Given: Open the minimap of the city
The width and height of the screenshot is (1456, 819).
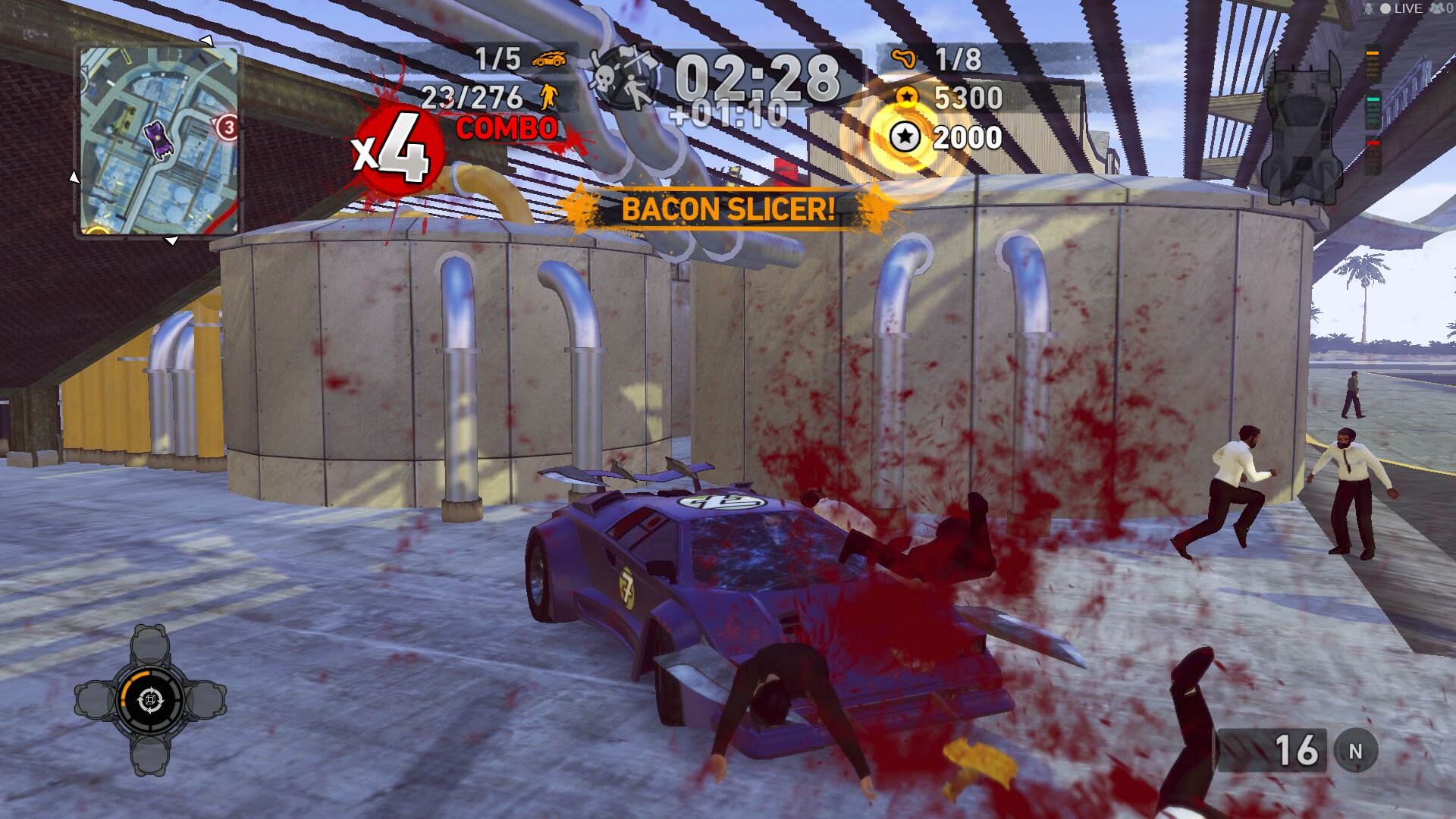Looking at the screenshot, I should [x=158, y=141].
